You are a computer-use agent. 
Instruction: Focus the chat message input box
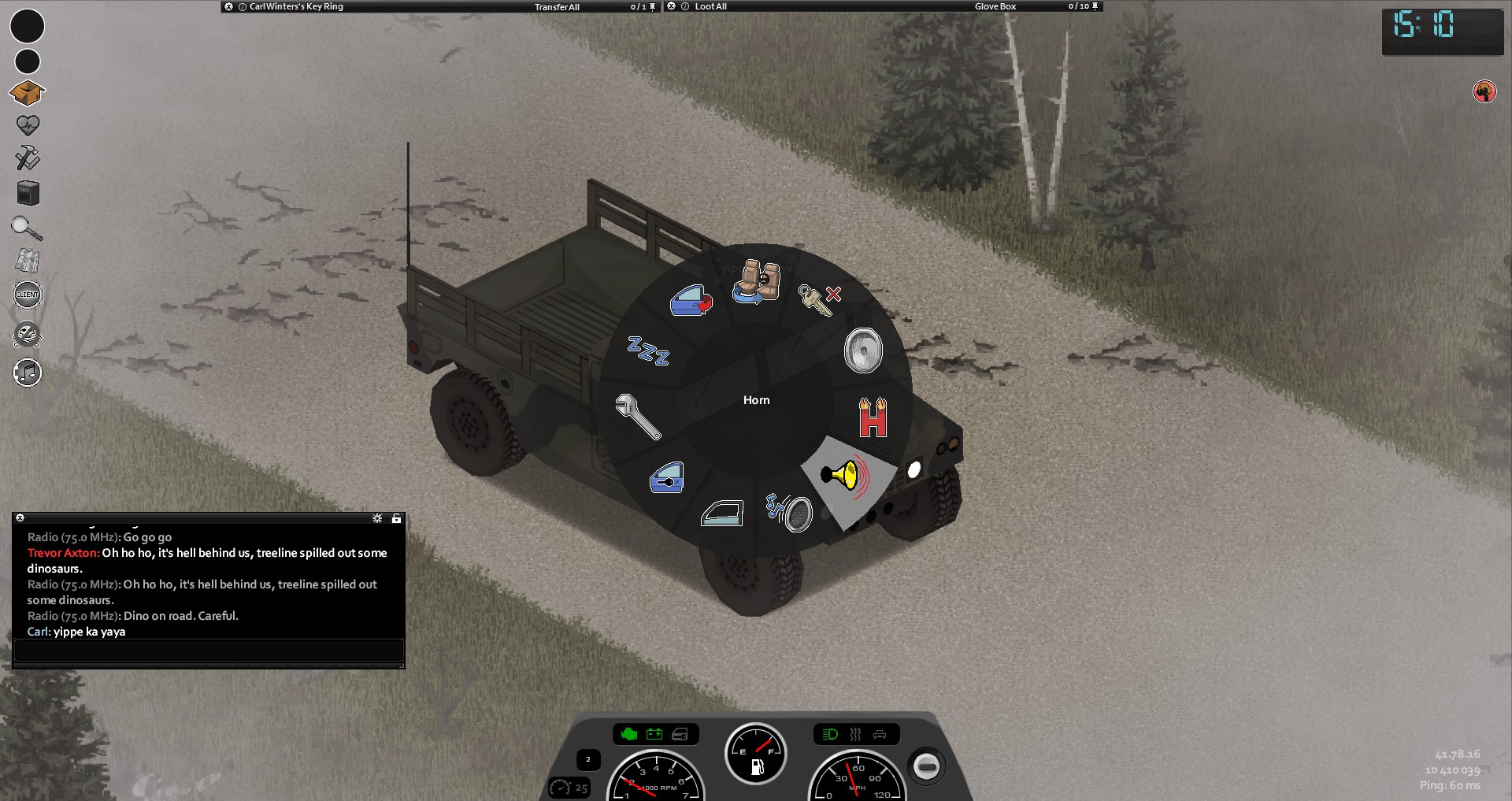(209, 651)
